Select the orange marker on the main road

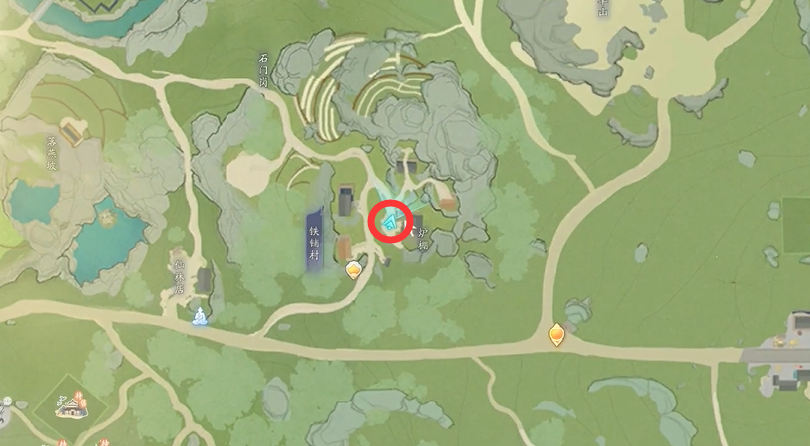pyautogui.click(x=558, y=334)
